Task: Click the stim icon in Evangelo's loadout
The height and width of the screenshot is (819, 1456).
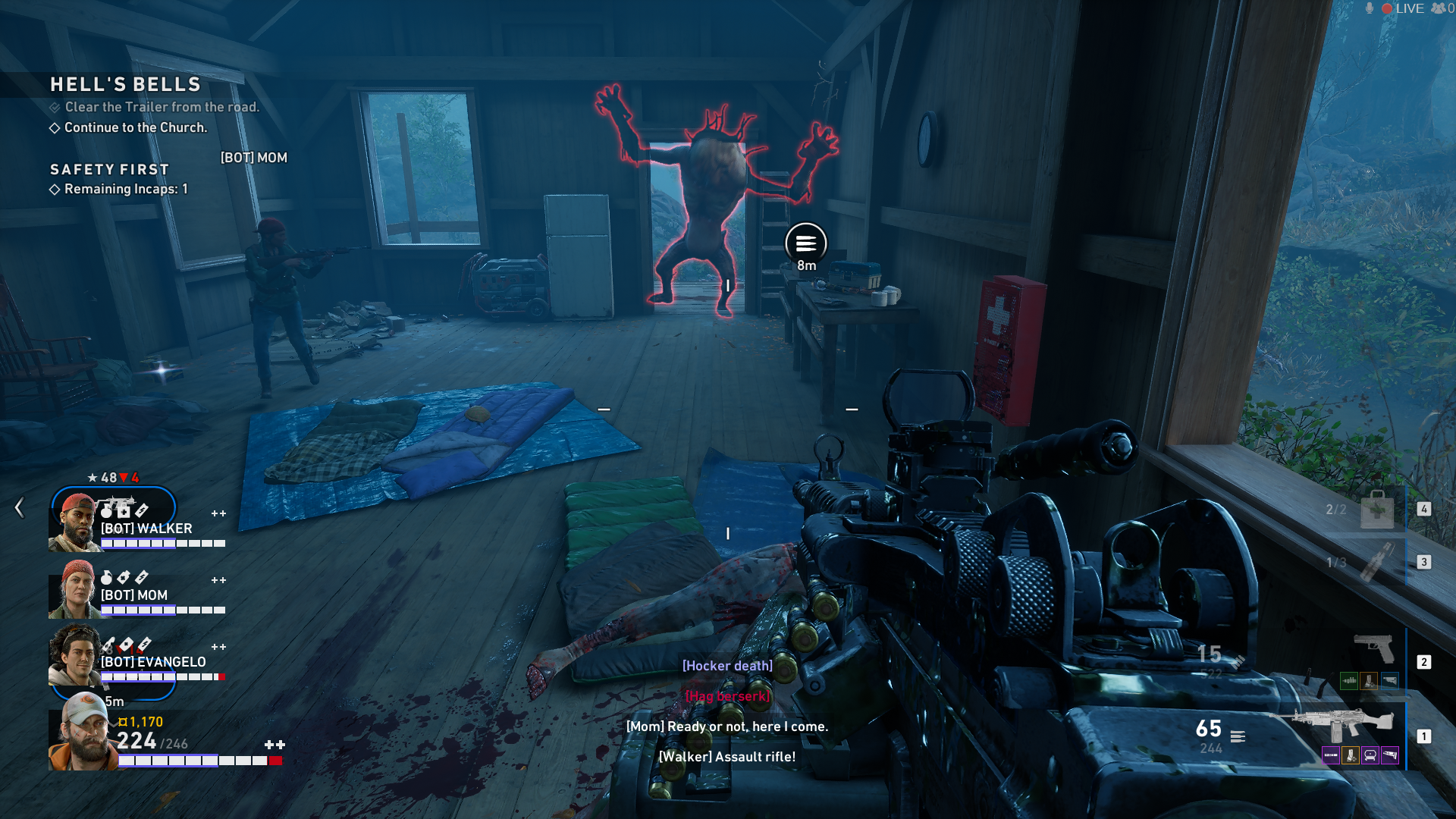Action: coord(144,645)
